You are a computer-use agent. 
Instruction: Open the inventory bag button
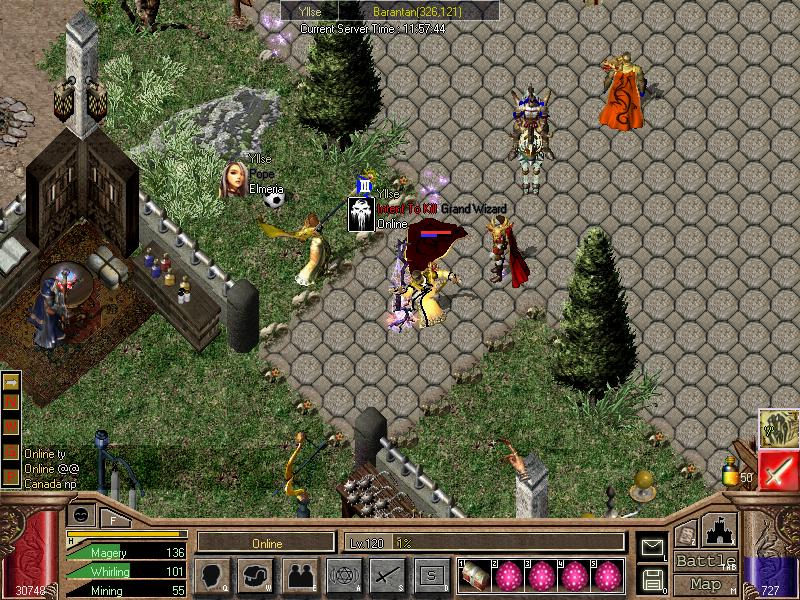[256, 575]
